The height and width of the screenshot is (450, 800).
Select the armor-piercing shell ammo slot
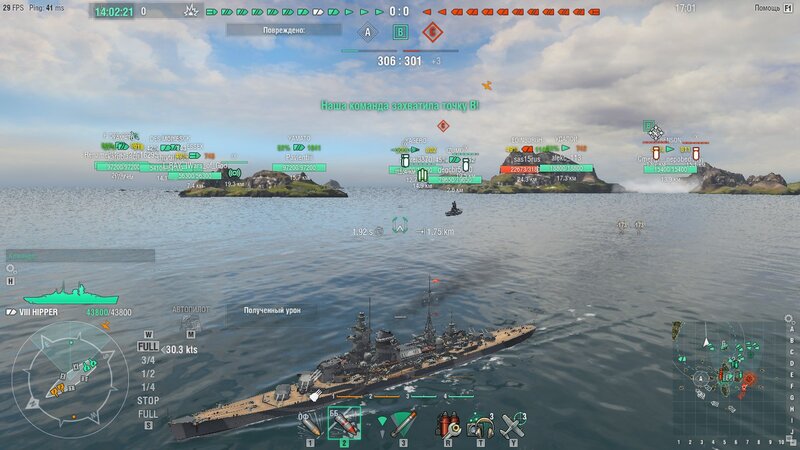tap(345, 423)
